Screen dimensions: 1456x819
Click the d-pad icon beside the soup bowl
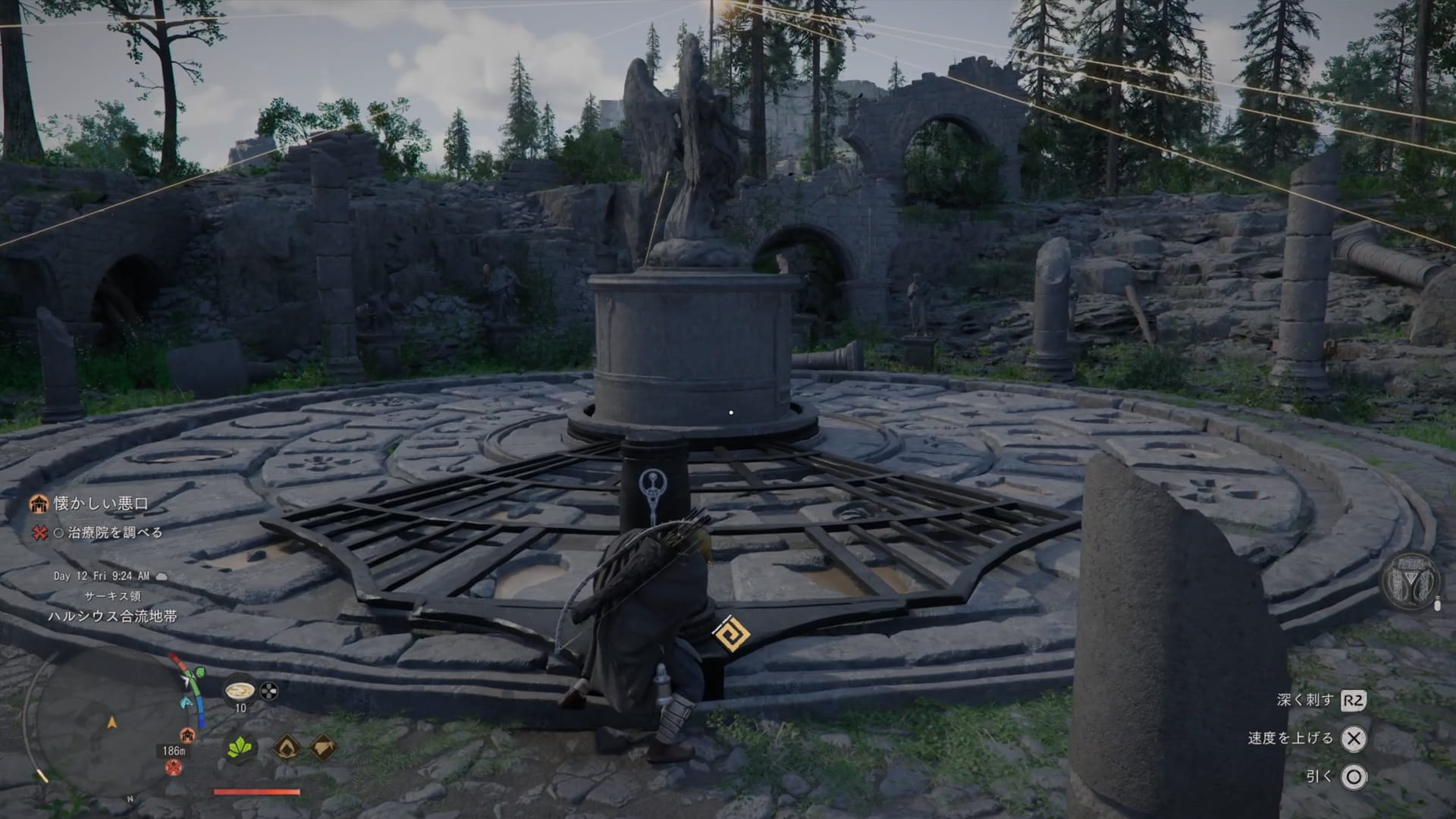click(x=269, y=691)
